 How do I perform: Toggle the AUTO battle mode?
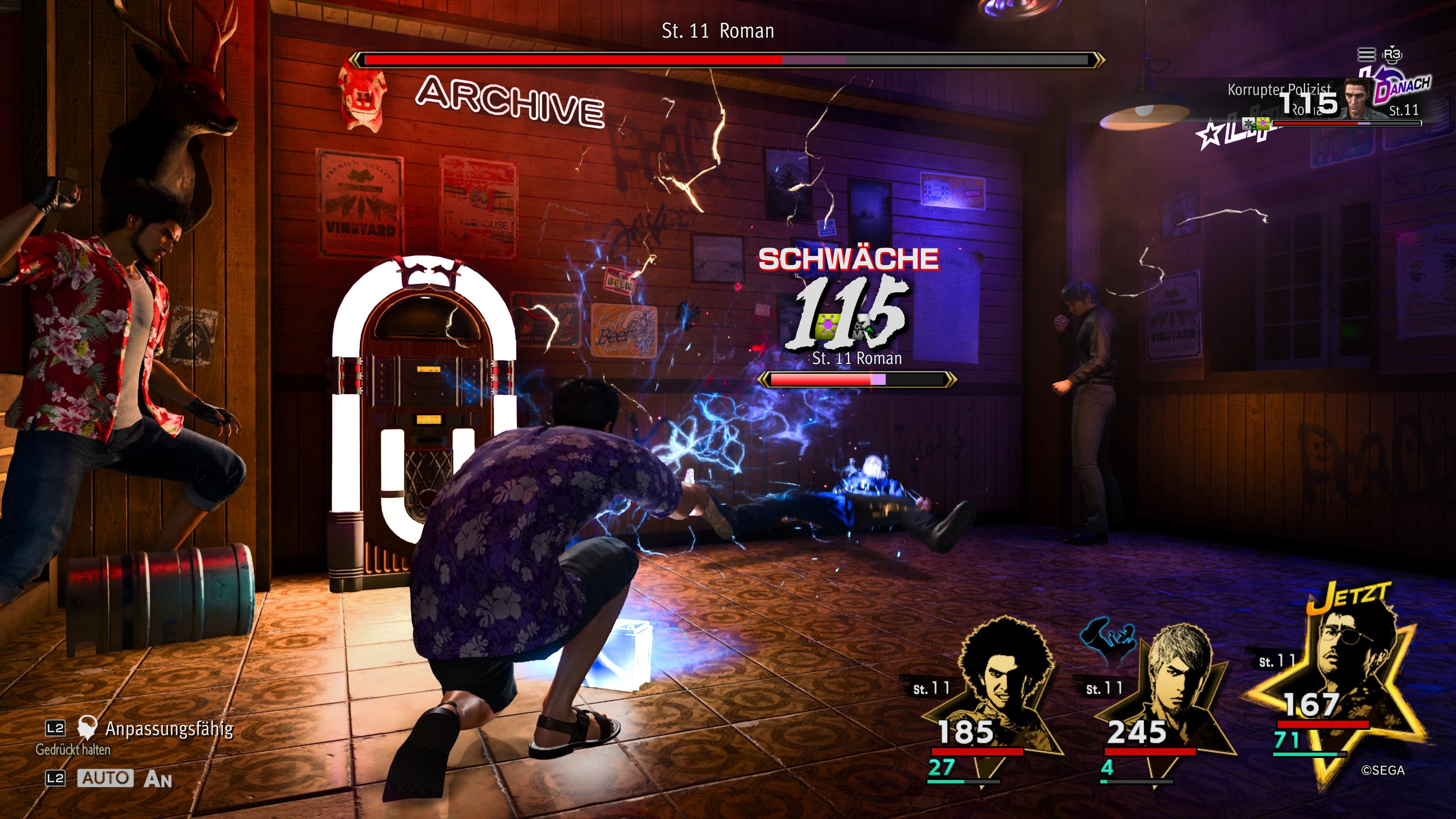click(105, 778)
